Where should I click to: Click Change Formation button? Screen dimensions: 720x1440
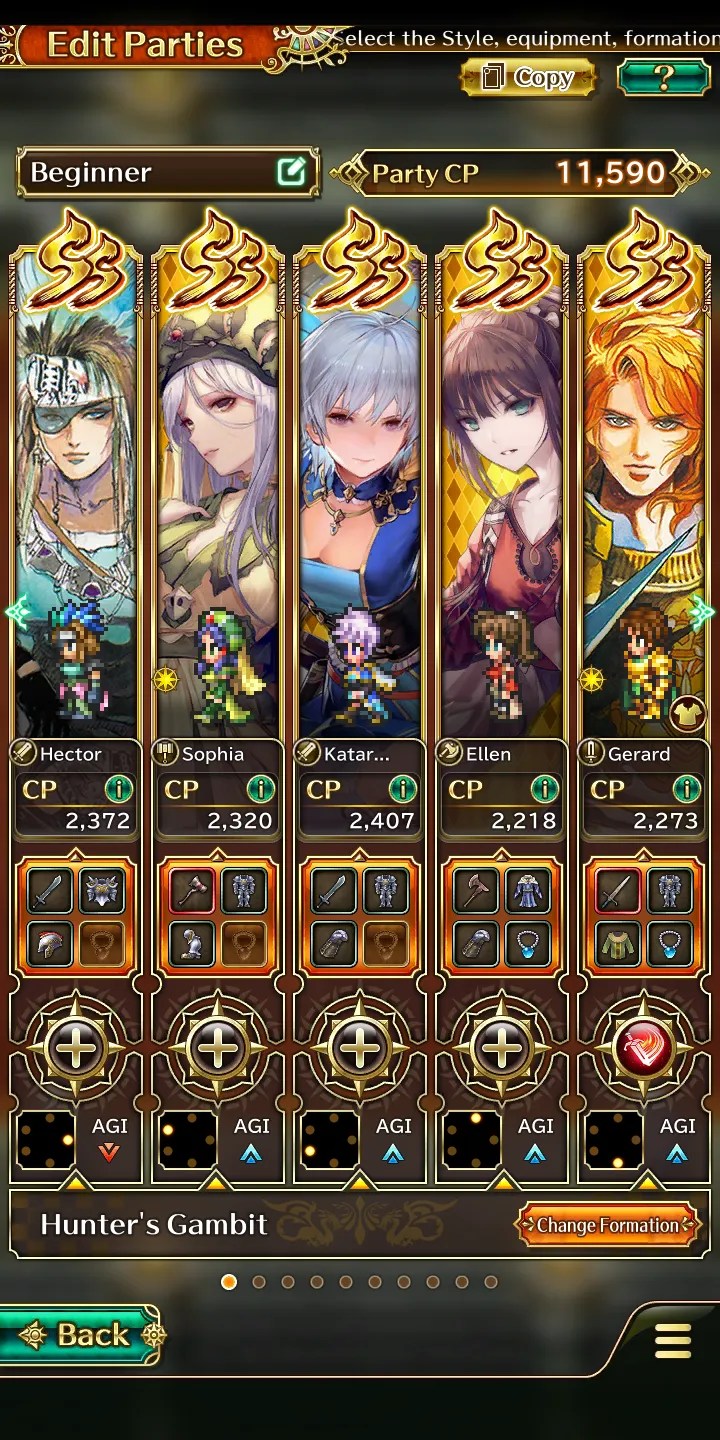pos(607,1225)
